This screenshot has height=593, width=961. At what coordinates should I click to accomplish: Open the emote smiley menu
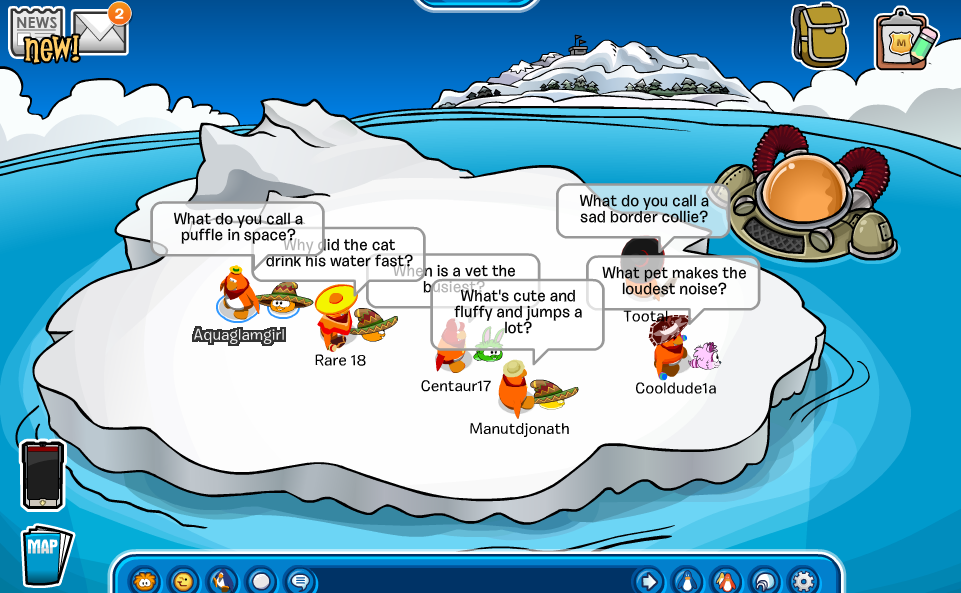(x=184, y=580)
